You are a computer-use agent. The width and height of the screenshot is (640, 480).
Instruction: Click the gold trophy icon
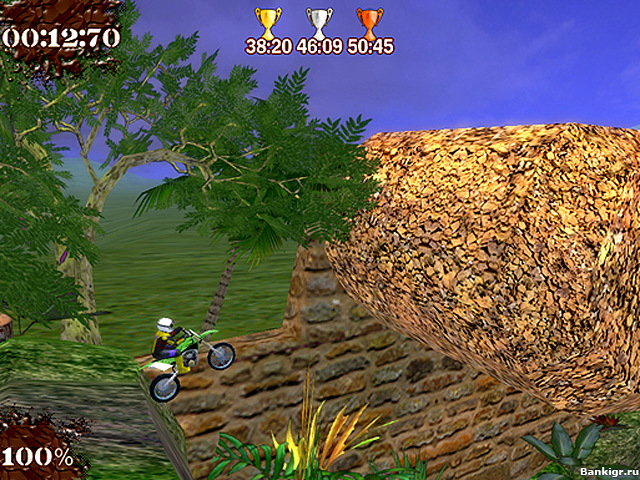tap(267, 22)
